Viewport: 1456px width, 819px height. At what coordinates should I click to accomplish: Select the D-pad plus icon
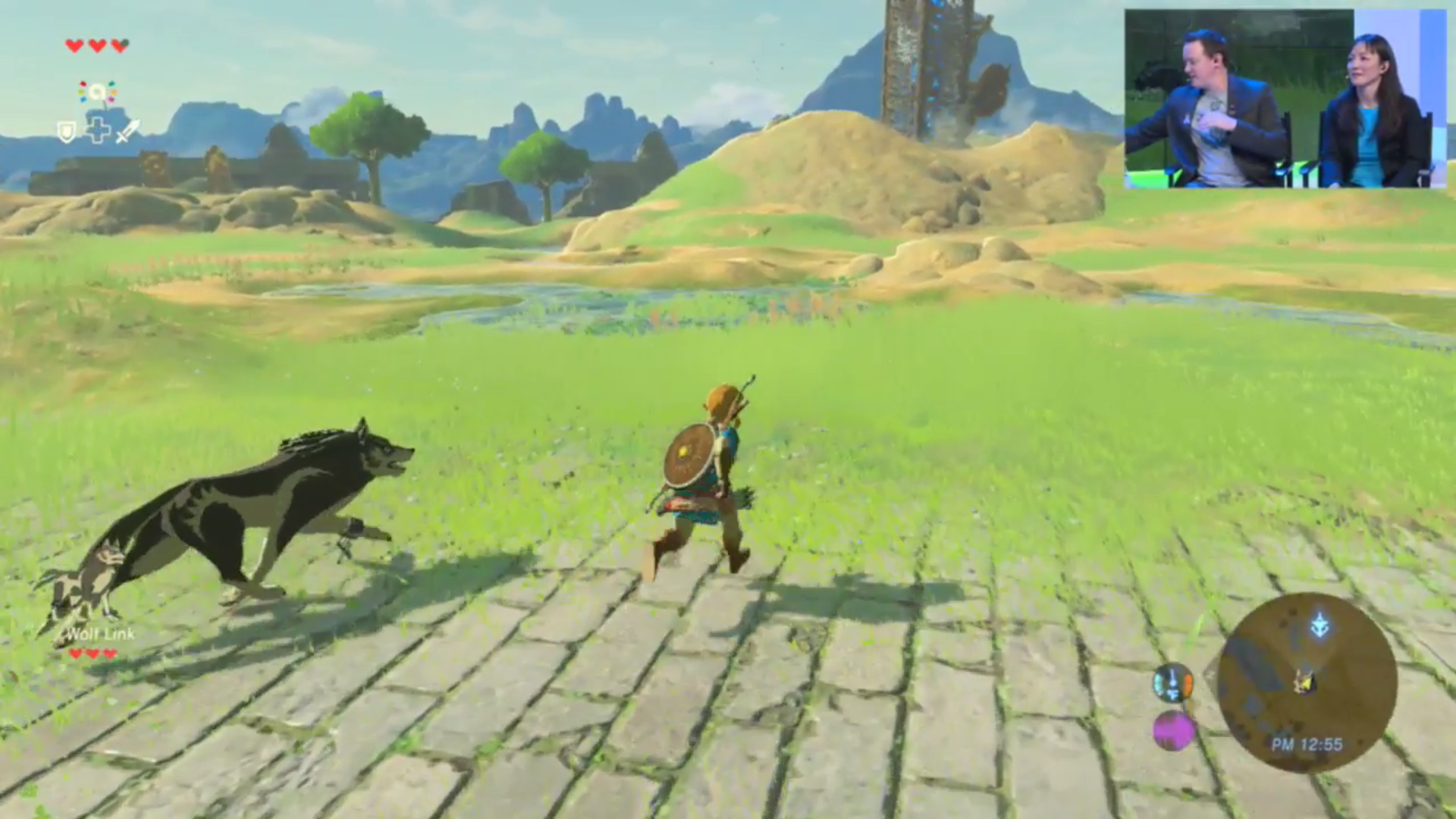[x=99, y=130]
